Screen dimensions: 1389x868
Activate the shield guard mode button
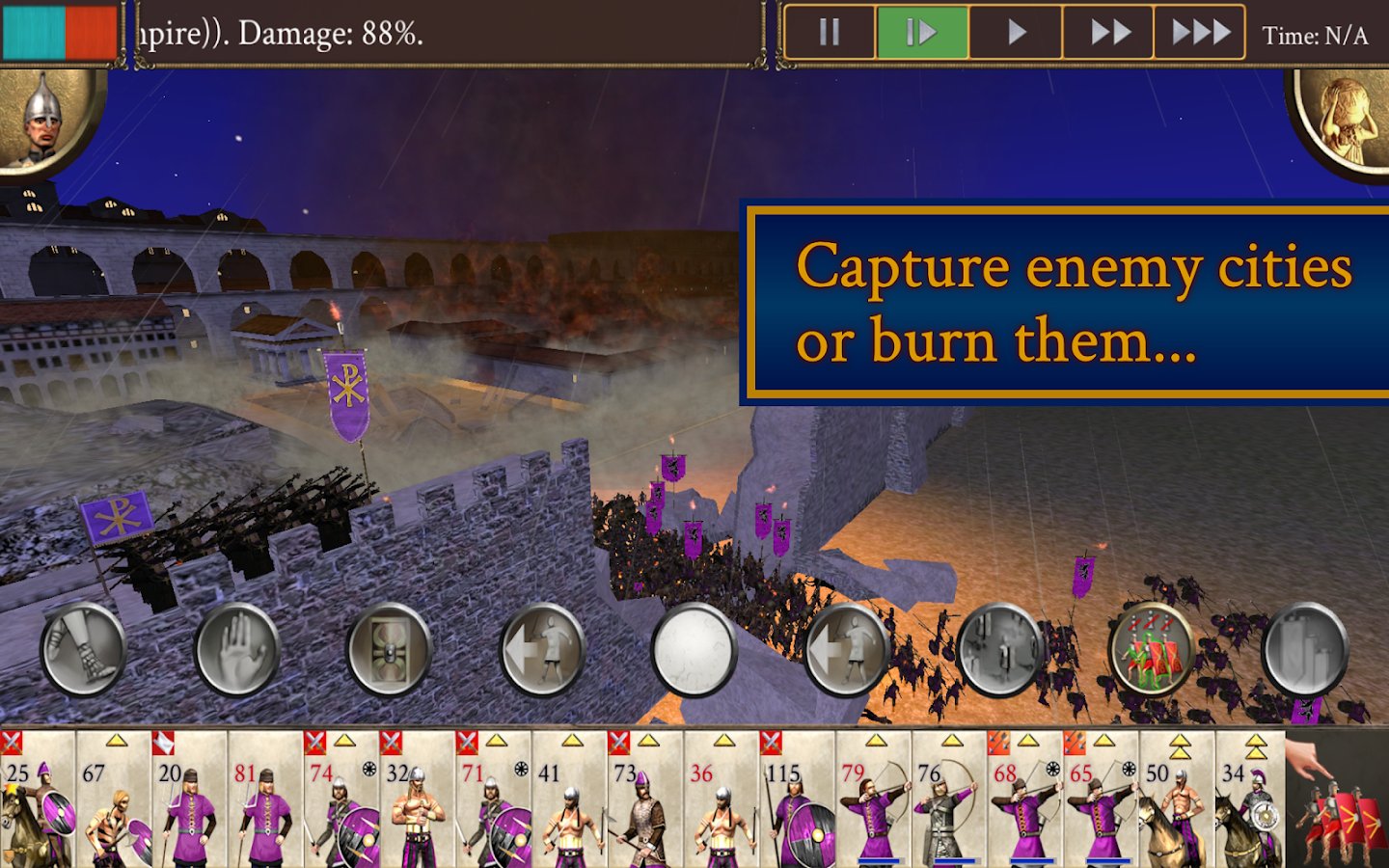pos(389,649)
